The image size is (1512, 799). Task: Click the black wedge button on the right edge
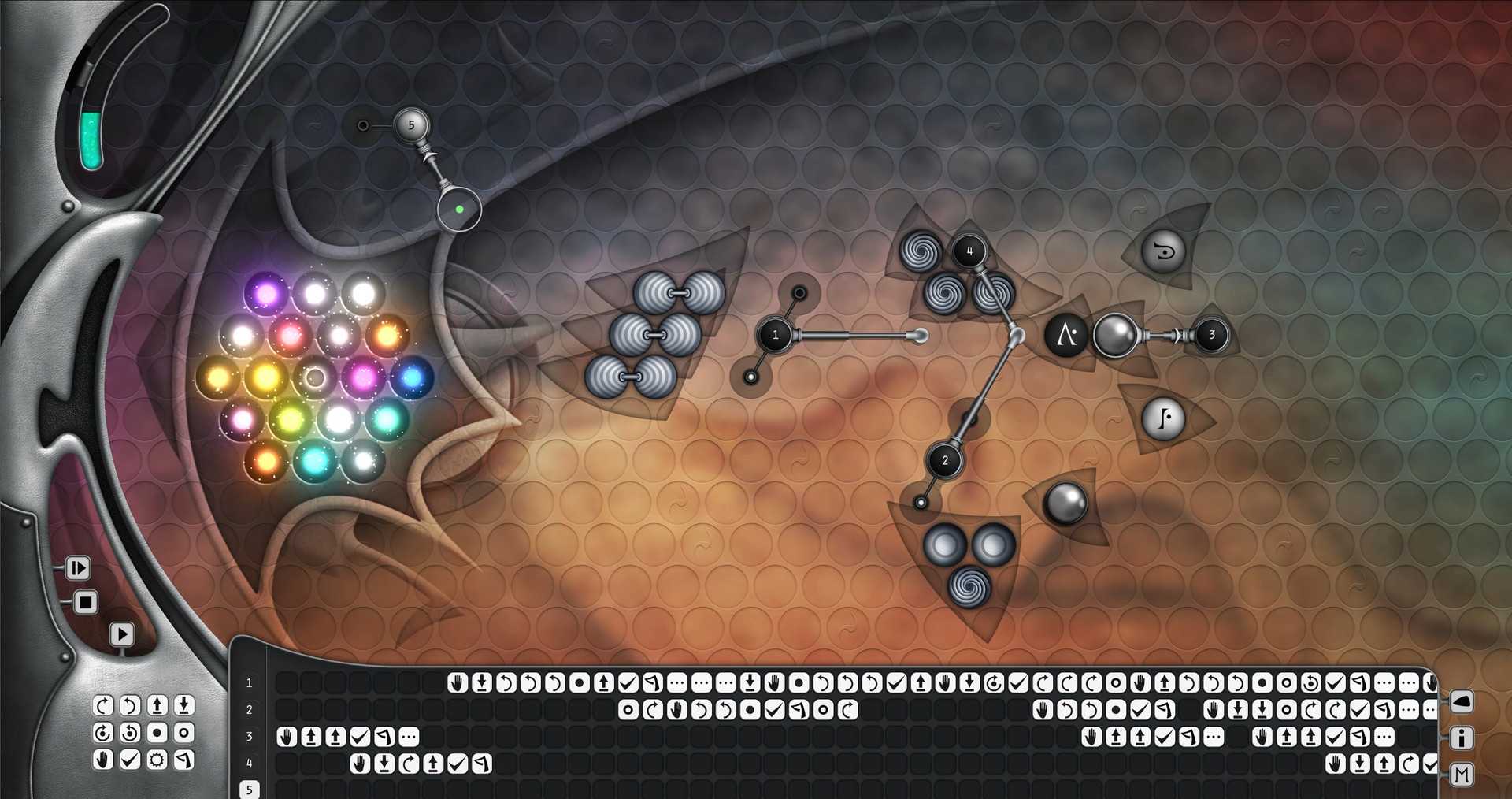[x=1462, y=702]
